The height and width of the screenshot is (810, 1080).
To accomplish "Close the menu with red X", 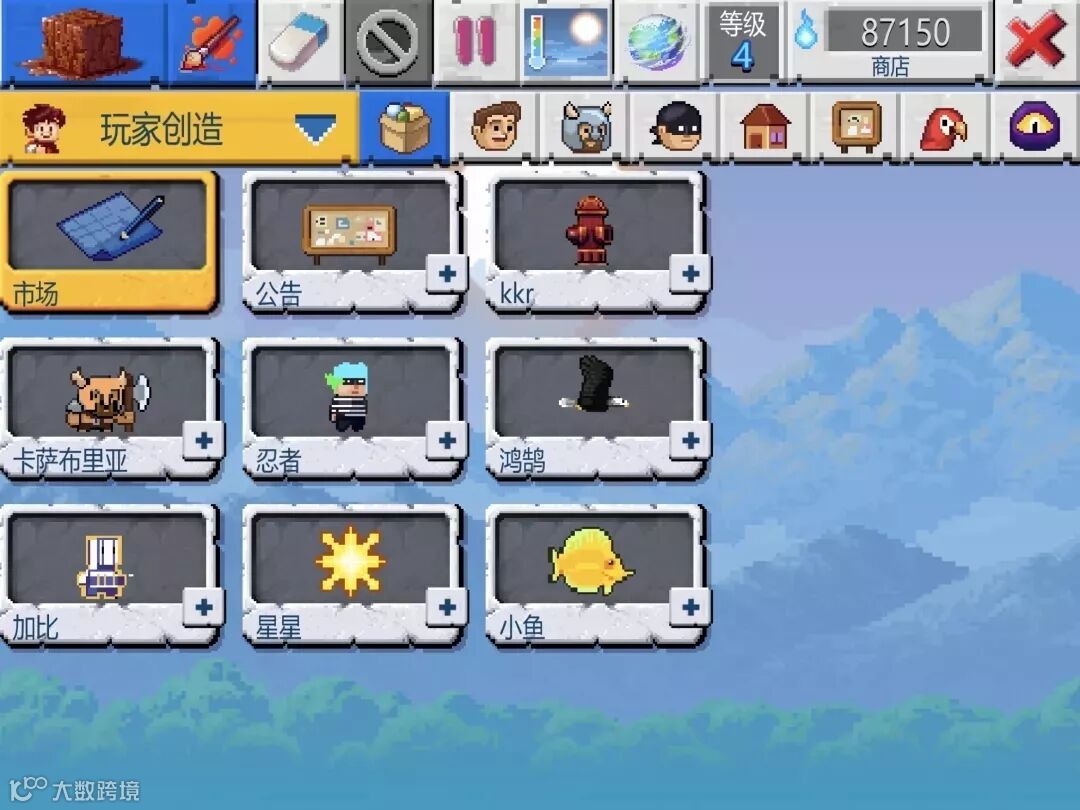I will tap(1035, 40).
